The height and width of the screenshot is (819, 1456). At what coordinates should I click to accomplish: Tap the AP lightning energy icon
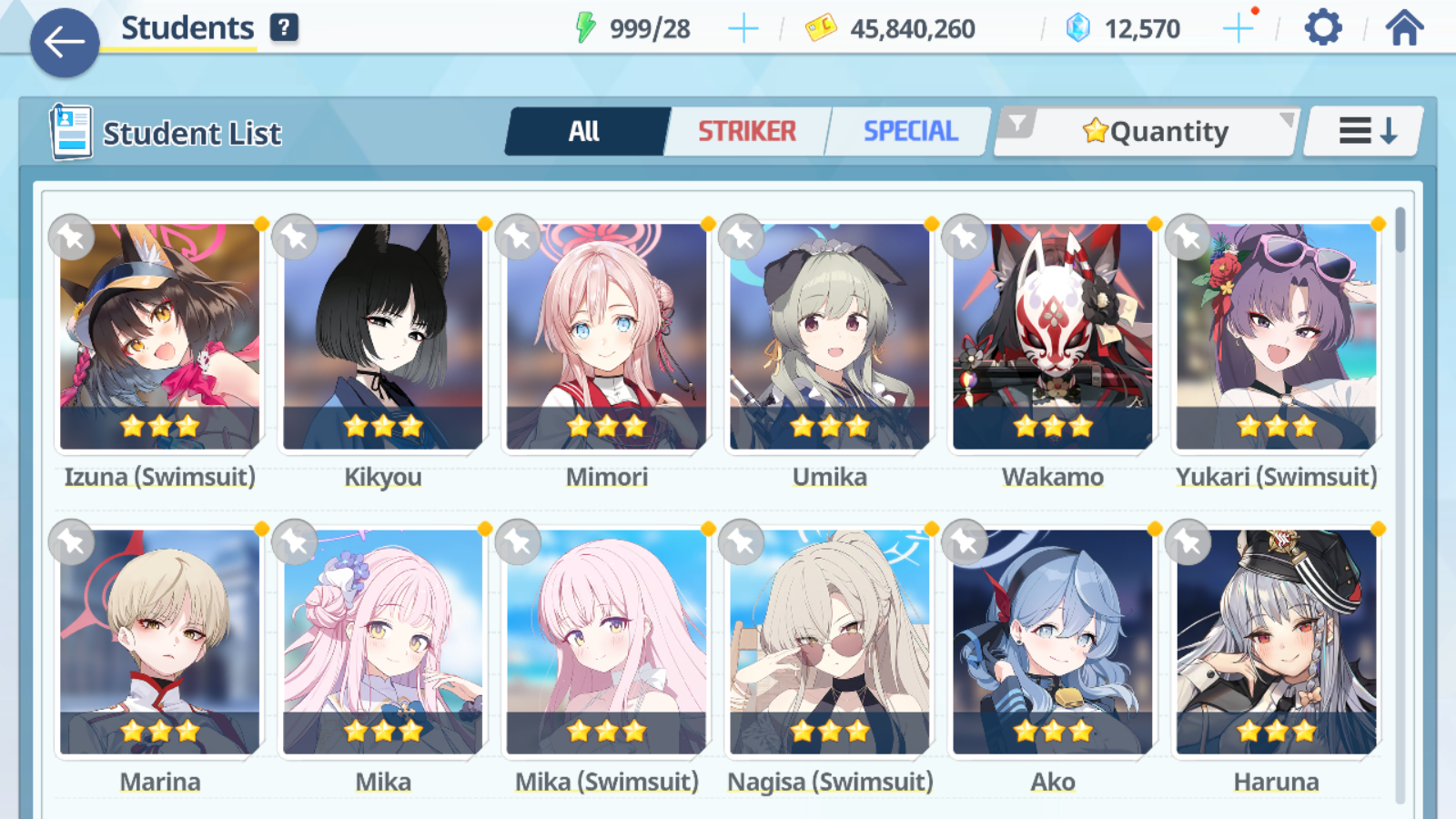588,27
